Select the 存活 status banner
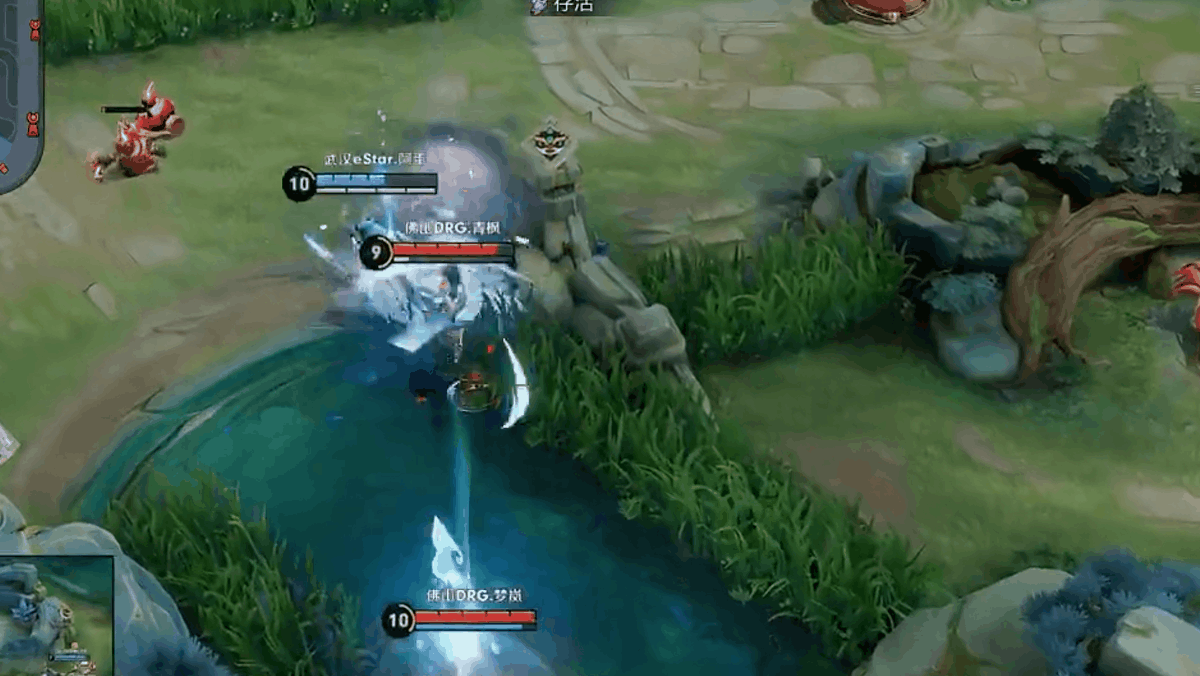 click(x=567, y=7)
